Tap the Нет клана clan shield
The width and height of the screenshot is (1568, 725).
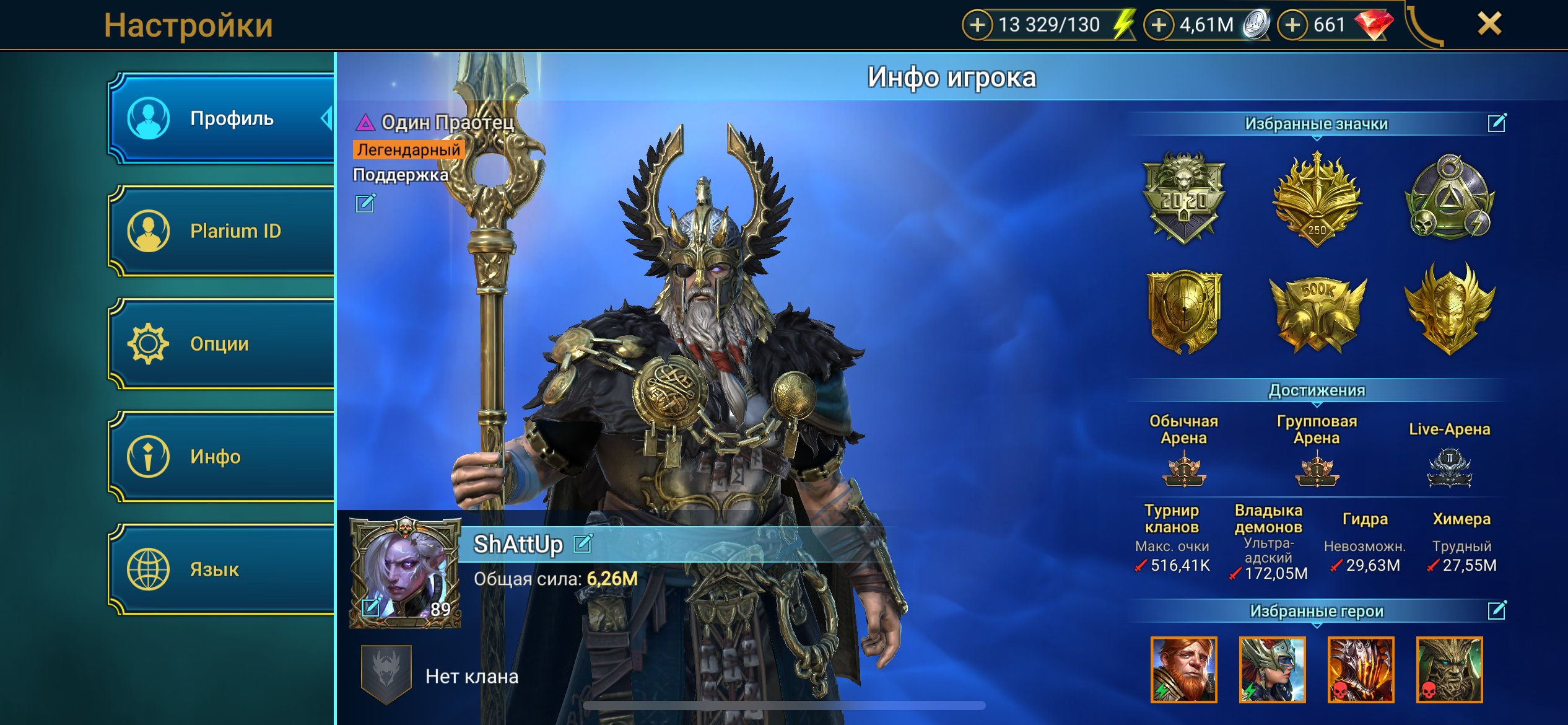[386, 674]
